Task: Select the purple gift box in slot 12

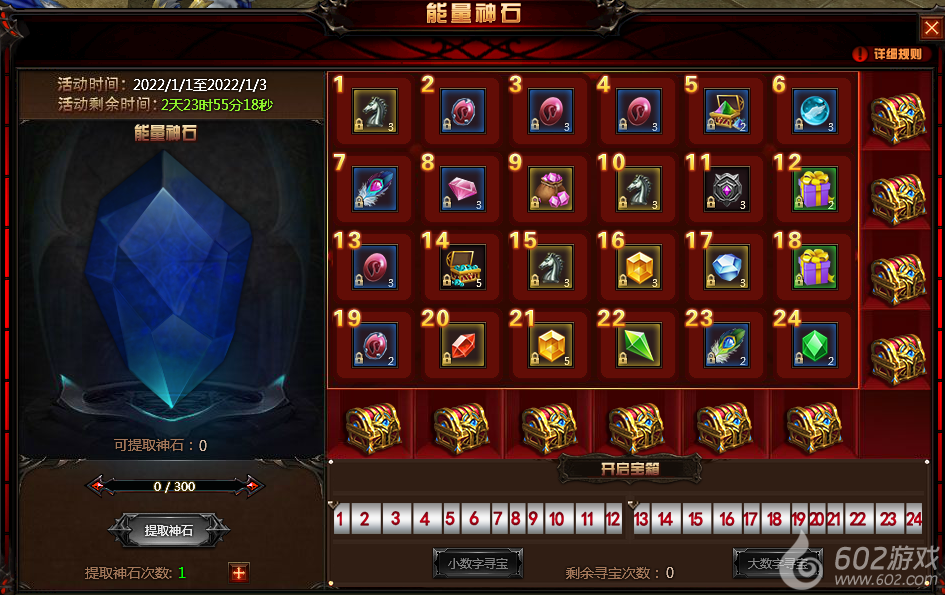Action: click(815, 188)
